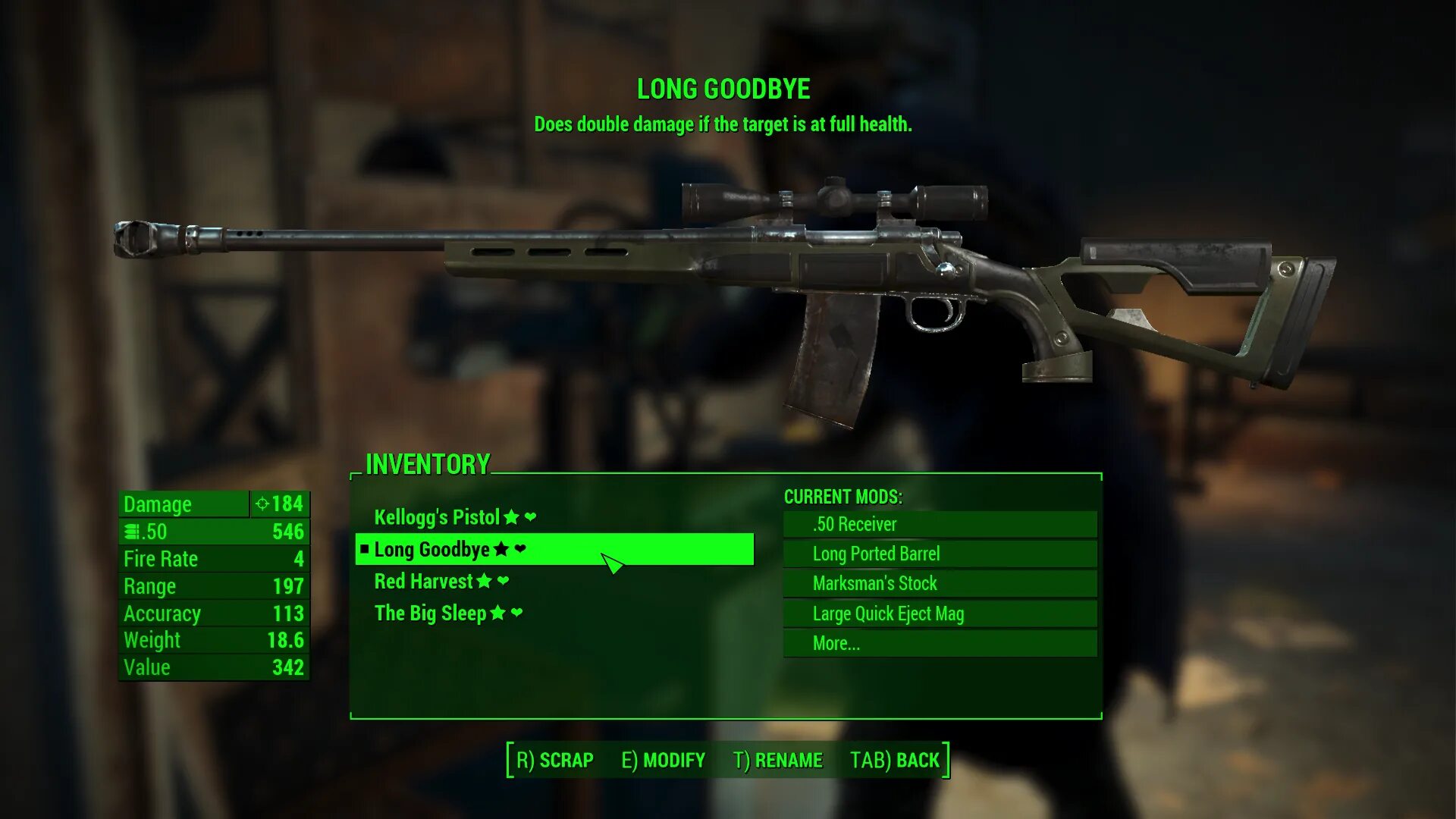Select The Big Sleep weapon
This screenshot has height=819, width=1456.
tap(430, 613)
